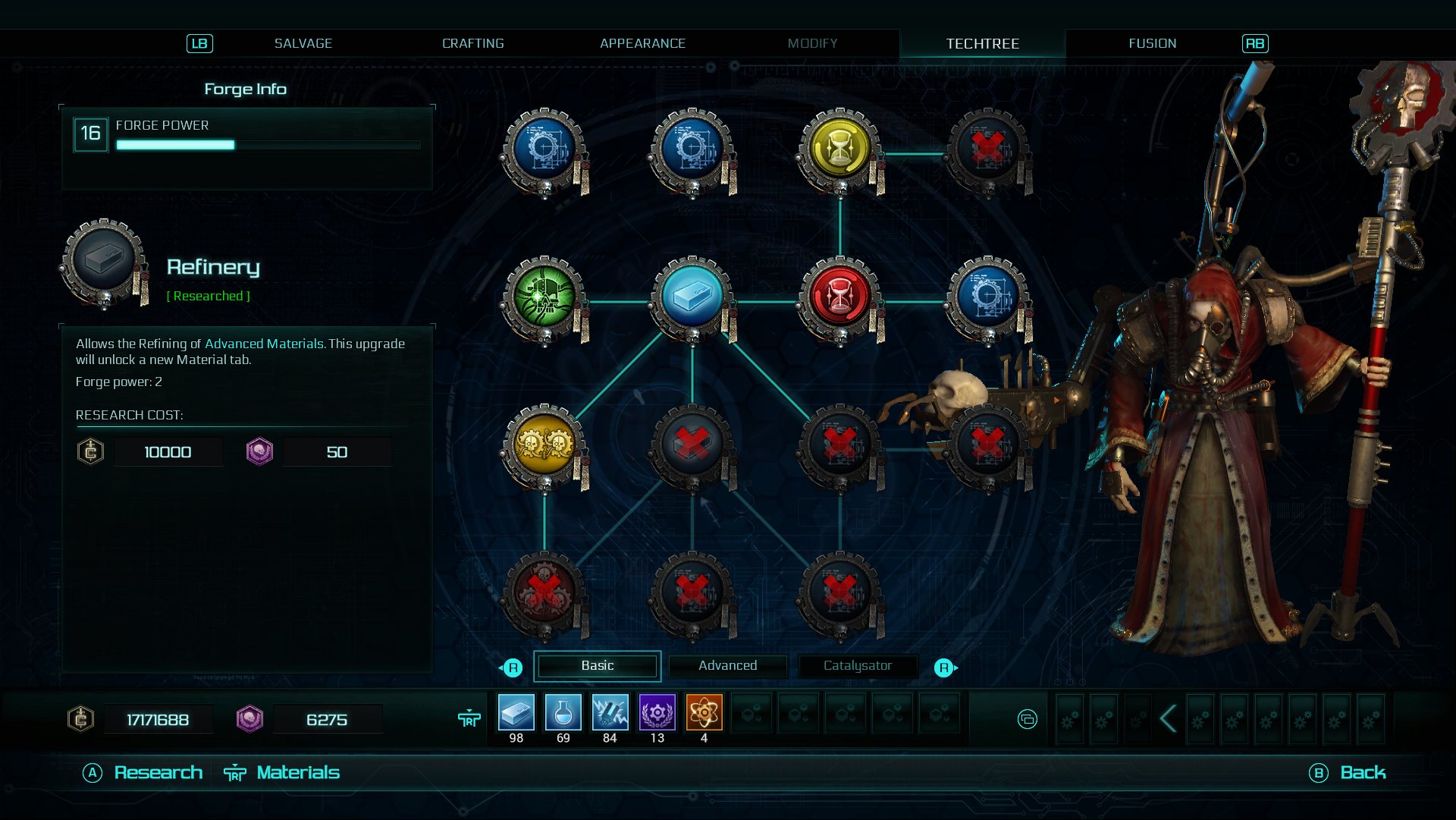The width and height of the screenshot is (1456, 820).
Task: Switch to the Salvage tab
Action: click(303, 44)
